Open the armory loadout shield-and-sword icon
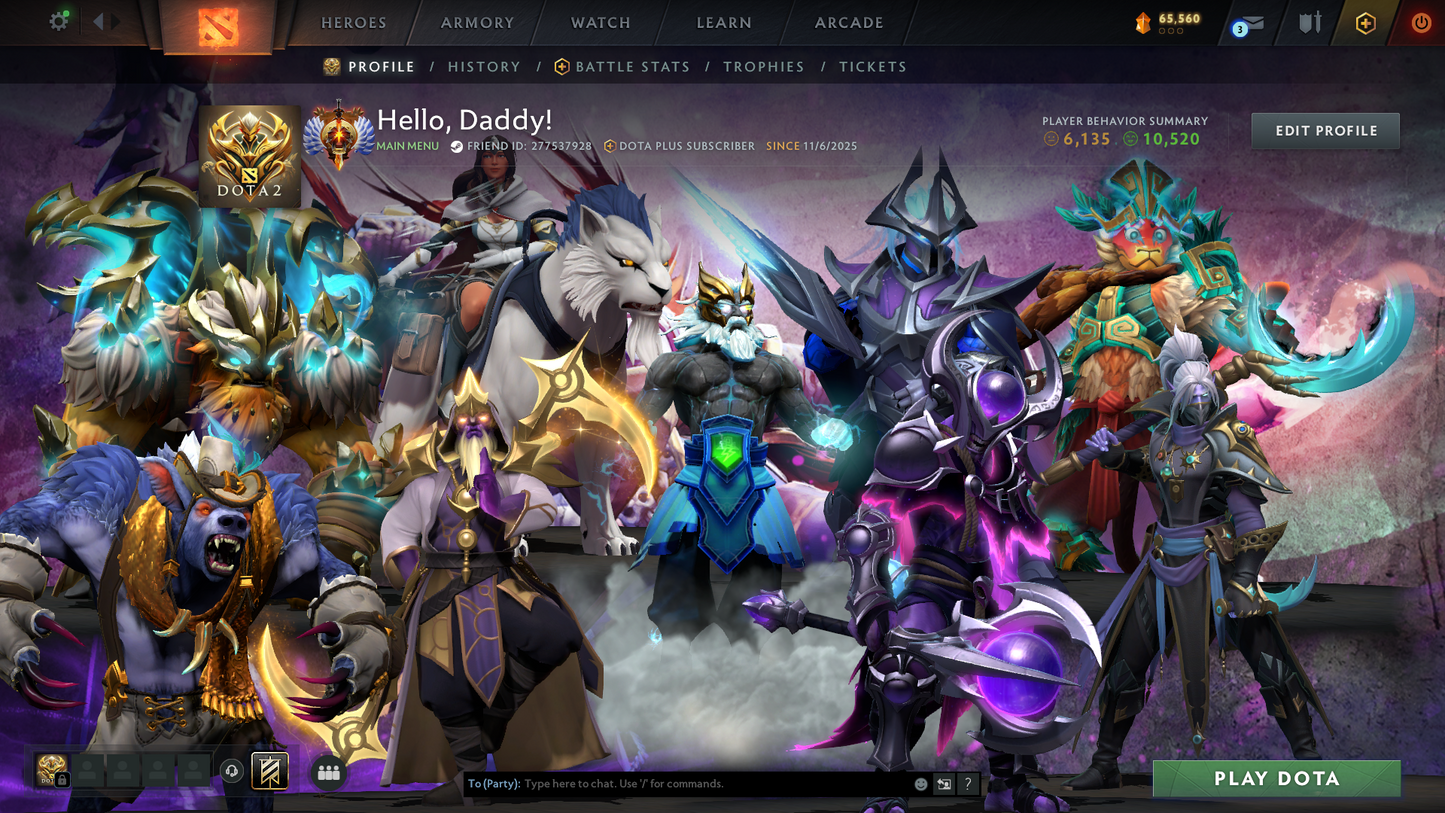The image size is (1445, 813). tap(1309, 22)
